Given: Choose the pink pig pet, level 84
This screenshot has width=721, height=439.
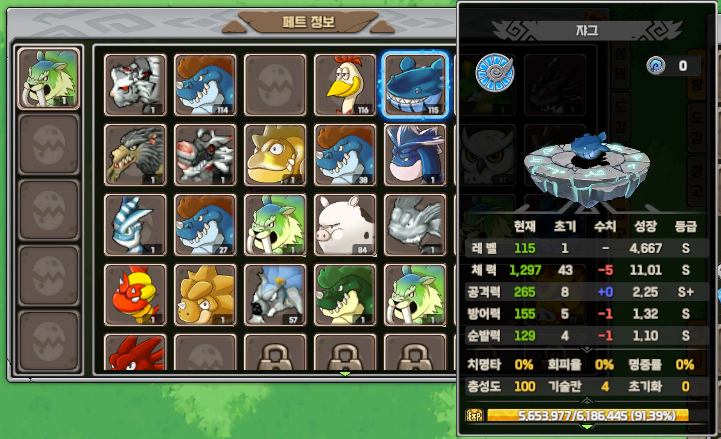Looking at the screenshot, I should (345, 224).
